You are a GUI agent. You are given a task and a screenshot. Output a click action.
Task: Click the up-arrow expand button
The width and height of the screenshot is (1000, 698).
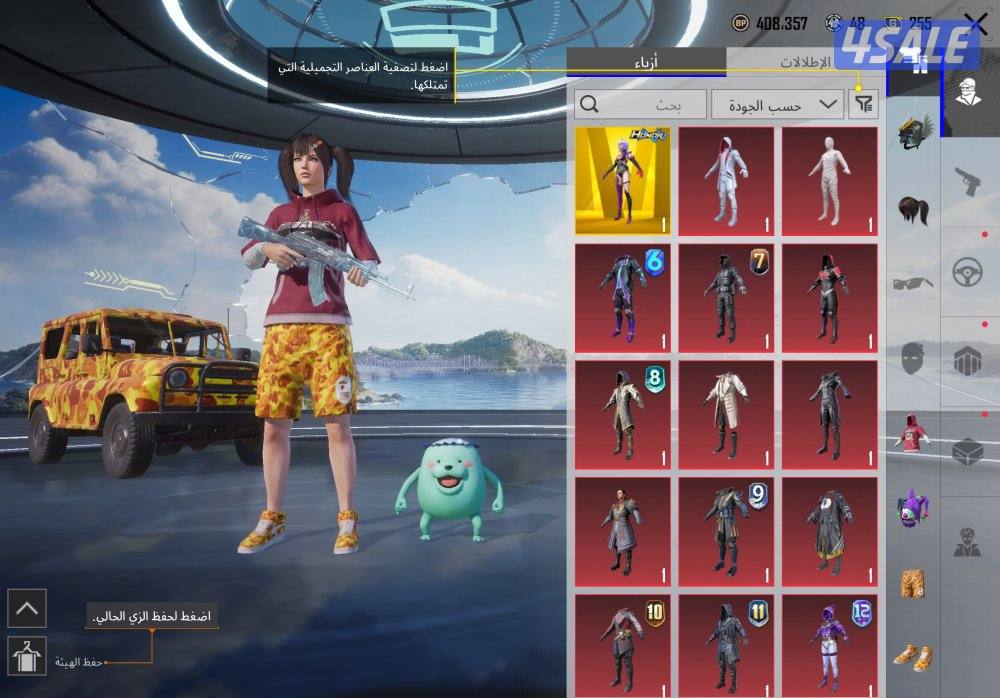26,607
